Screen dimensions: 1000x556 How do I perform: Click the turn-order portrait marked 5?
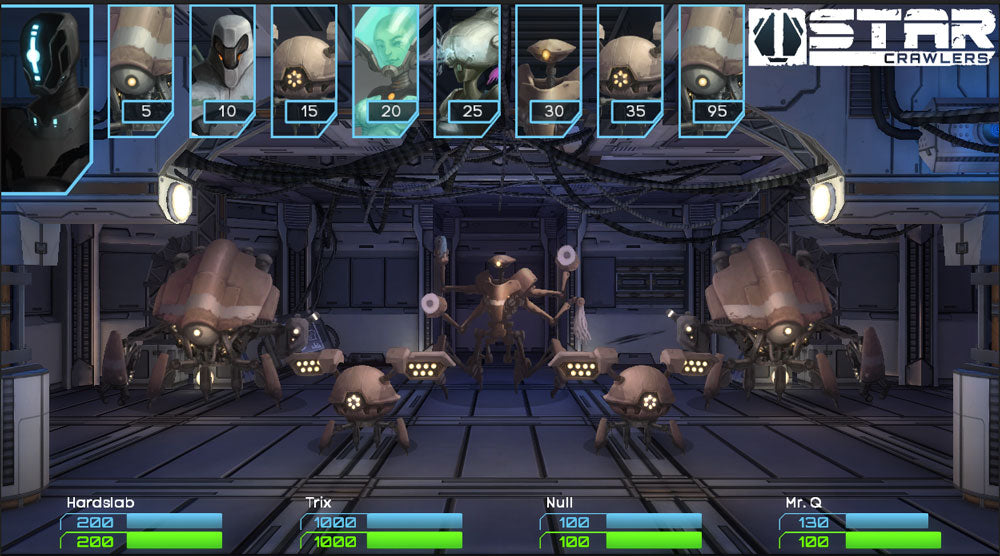pos(140,70)
